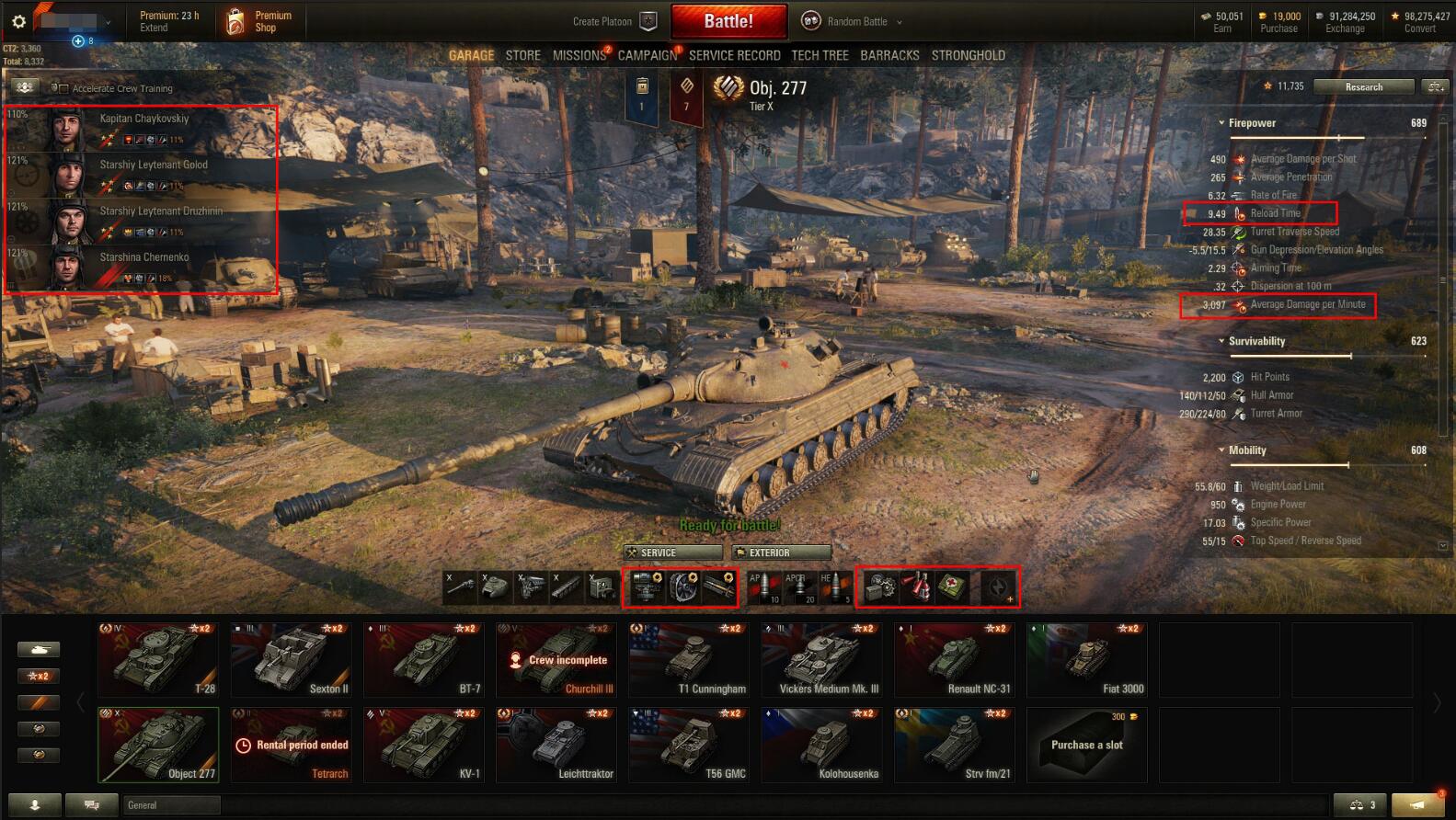Start the match with the Battle! button
This screenshot has height=820, width=1456.
(x=728, y=21)
